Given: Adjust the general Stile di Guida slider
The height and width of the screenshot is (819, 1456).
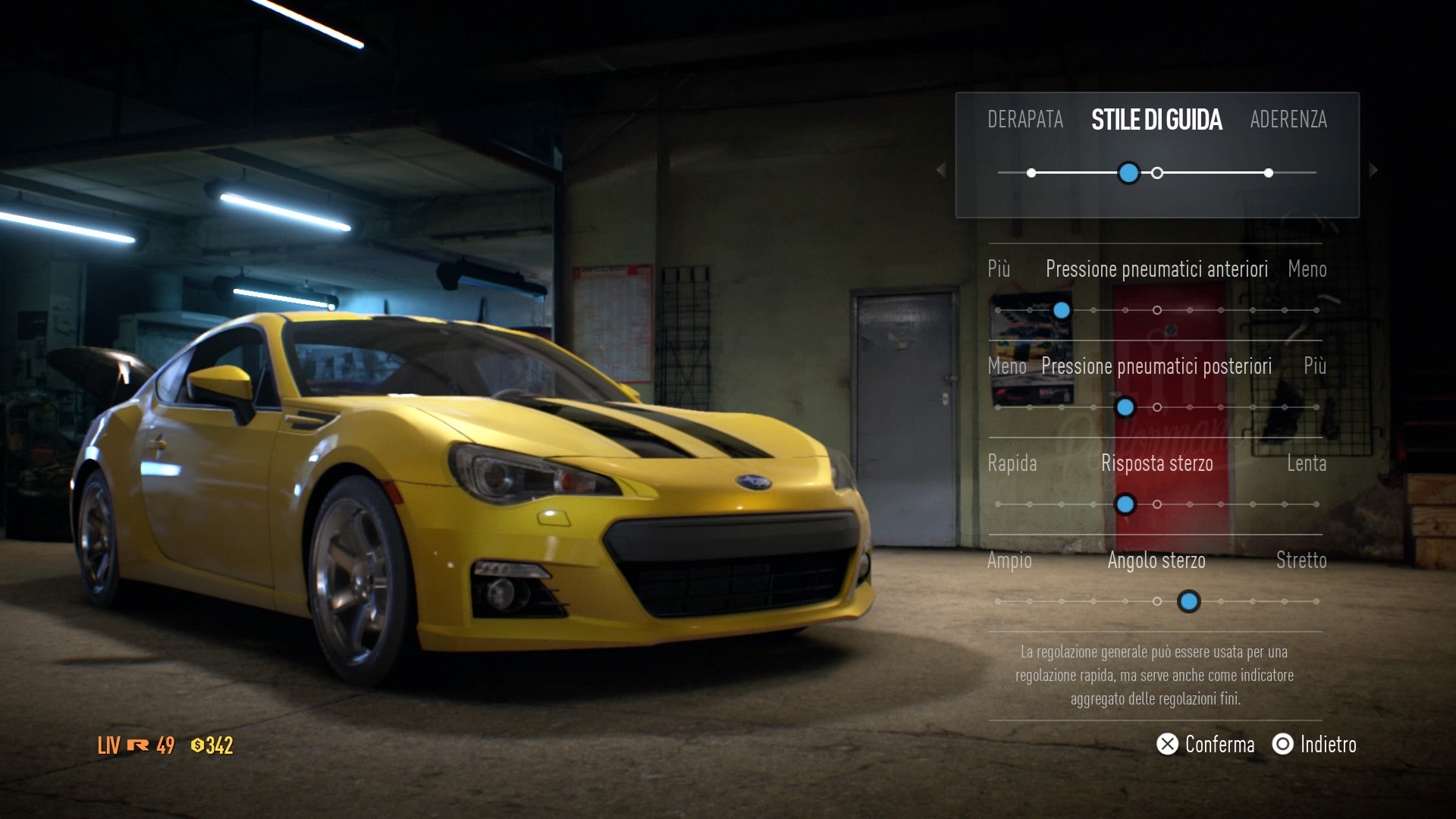Looking at the screenshot, I should click(x=1128, y=173).
